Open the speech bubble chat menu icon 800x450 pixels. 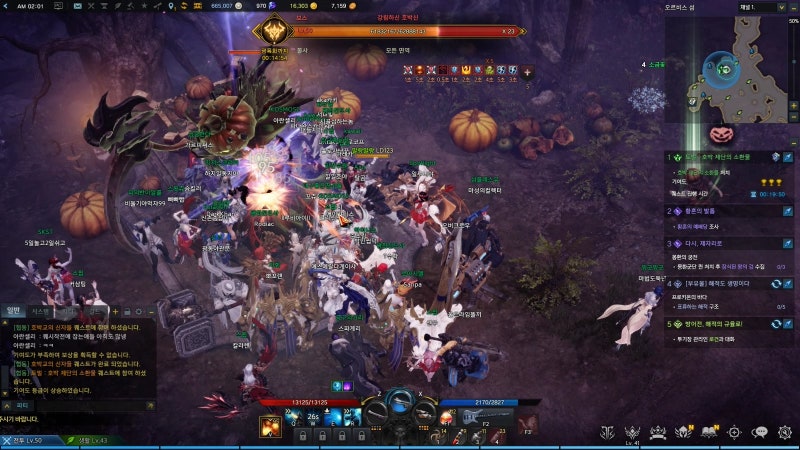(760, 432)
